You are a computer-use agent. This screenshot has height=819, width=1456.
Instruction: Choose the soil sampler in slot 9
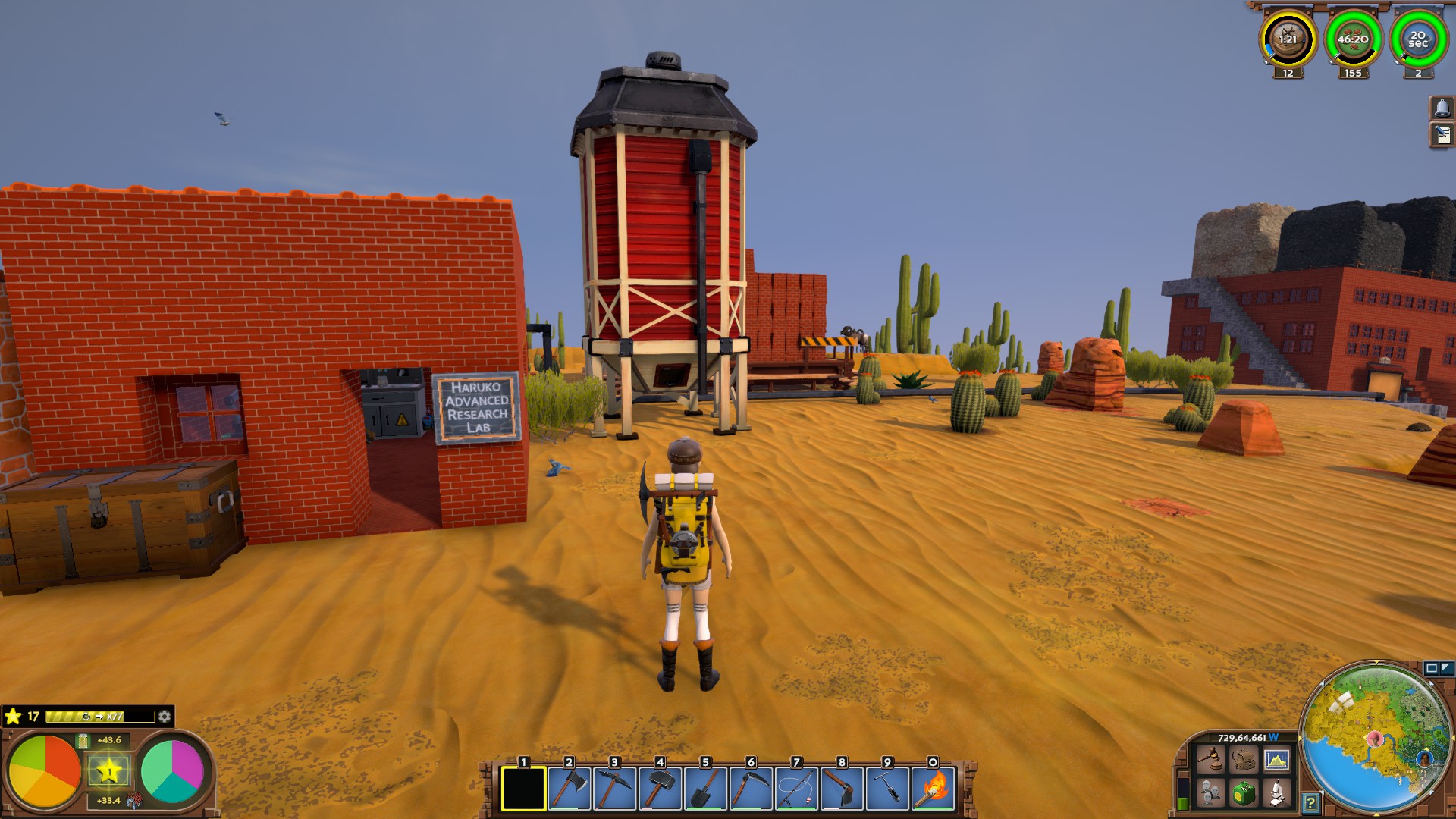click(x=887, y=789)
